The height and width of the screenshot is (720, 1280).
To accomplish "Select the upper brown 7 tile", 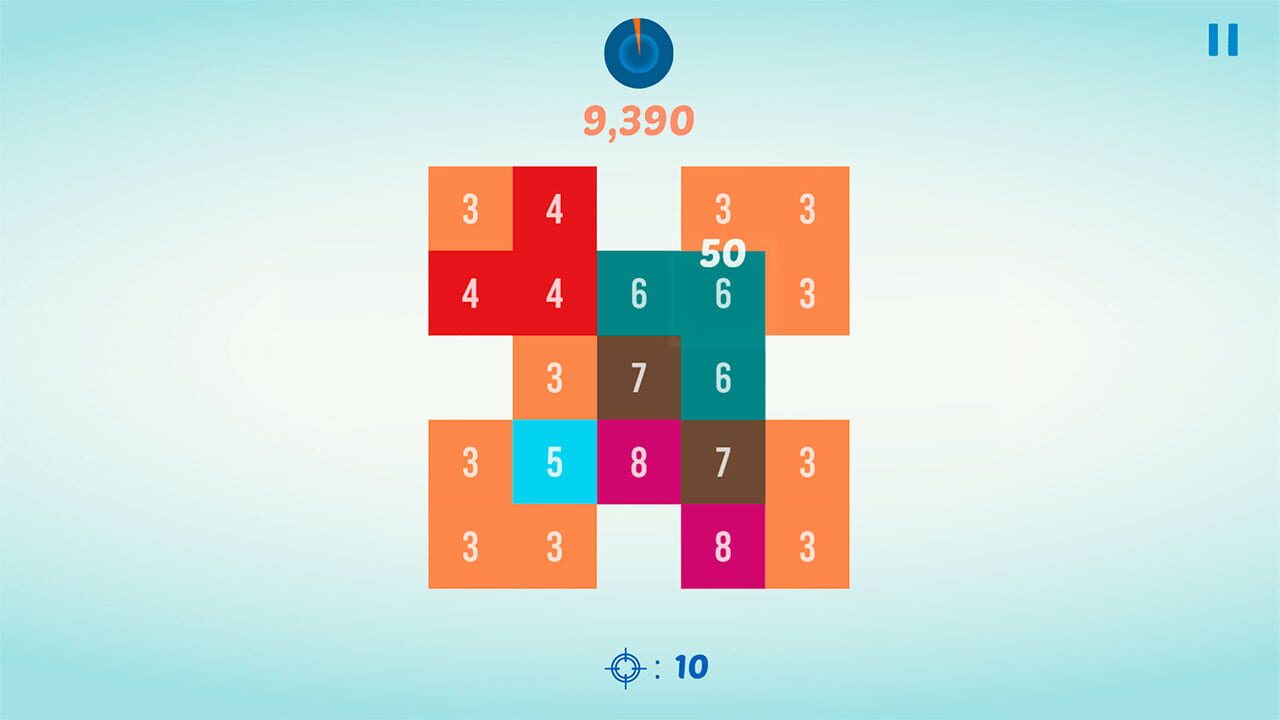I will (638, 378).
